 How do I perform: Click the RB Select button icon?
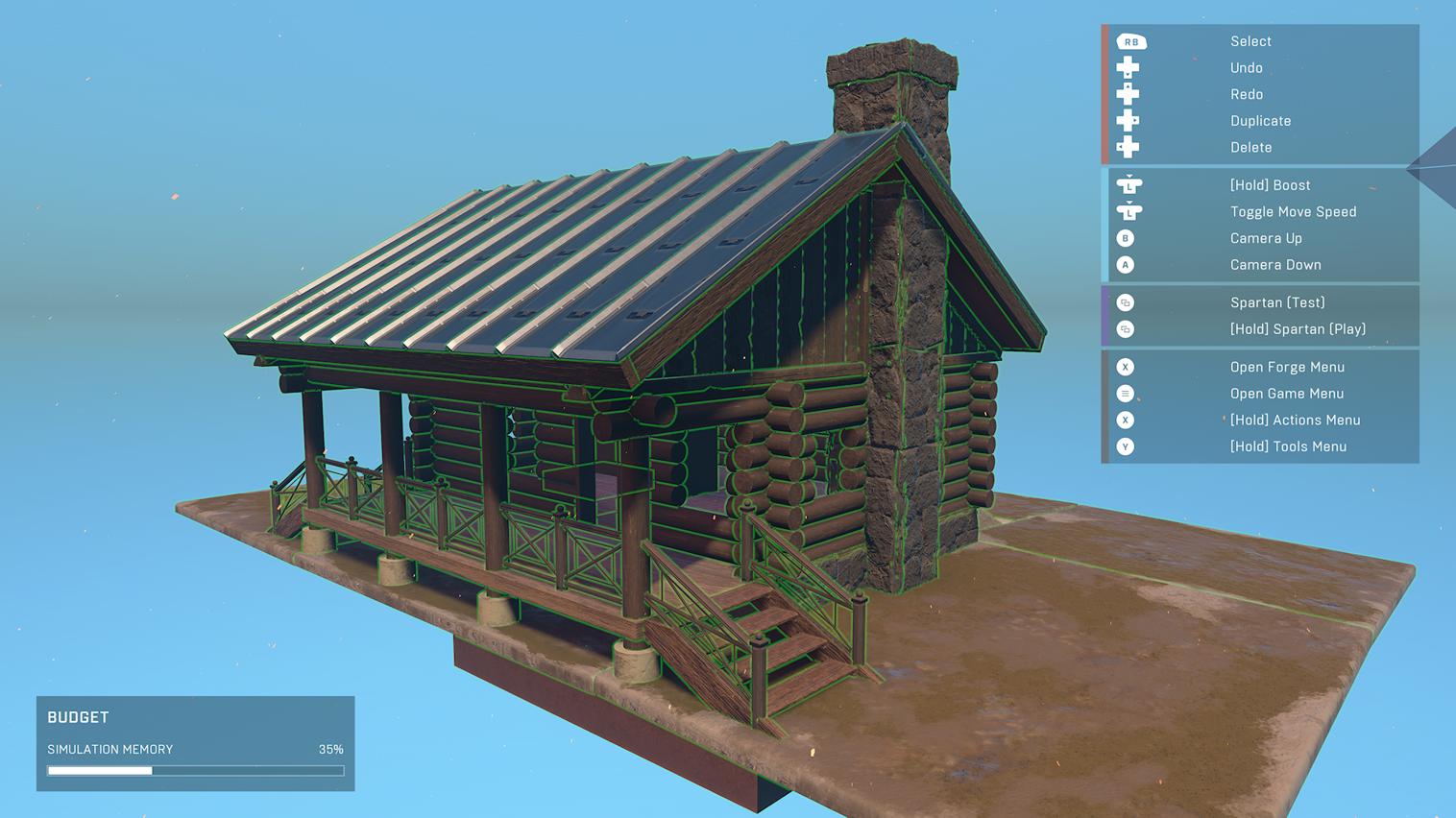point(1130,41)
